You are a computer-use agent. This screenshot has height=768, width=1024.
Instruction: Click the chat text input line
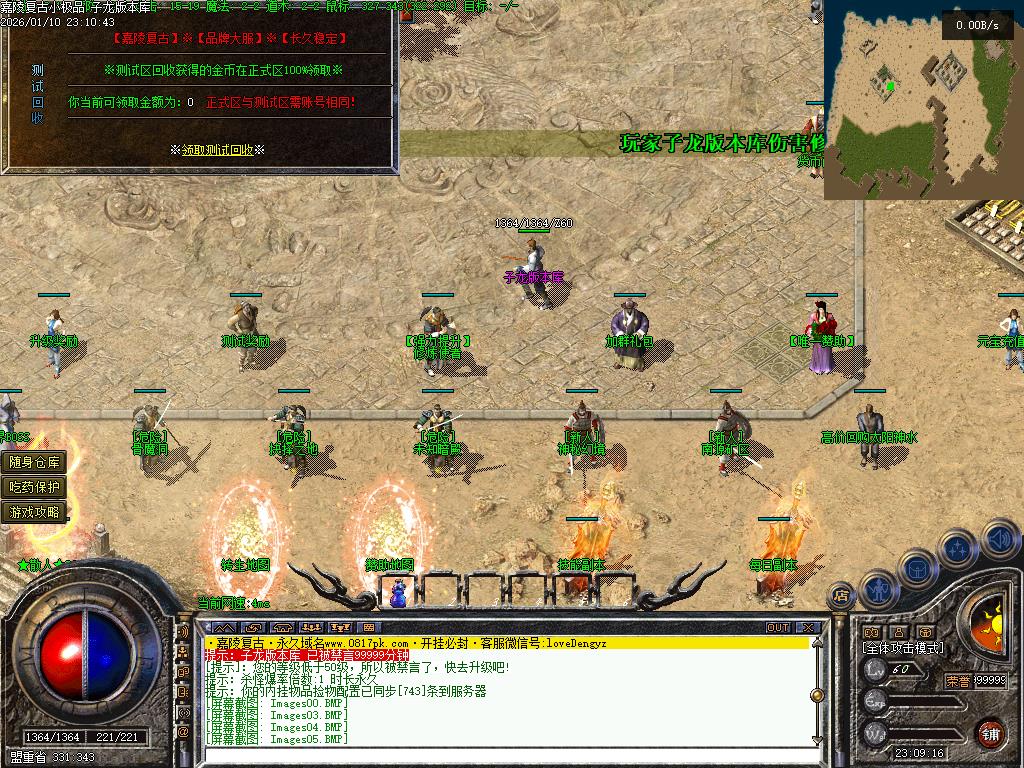pos(500,754)
